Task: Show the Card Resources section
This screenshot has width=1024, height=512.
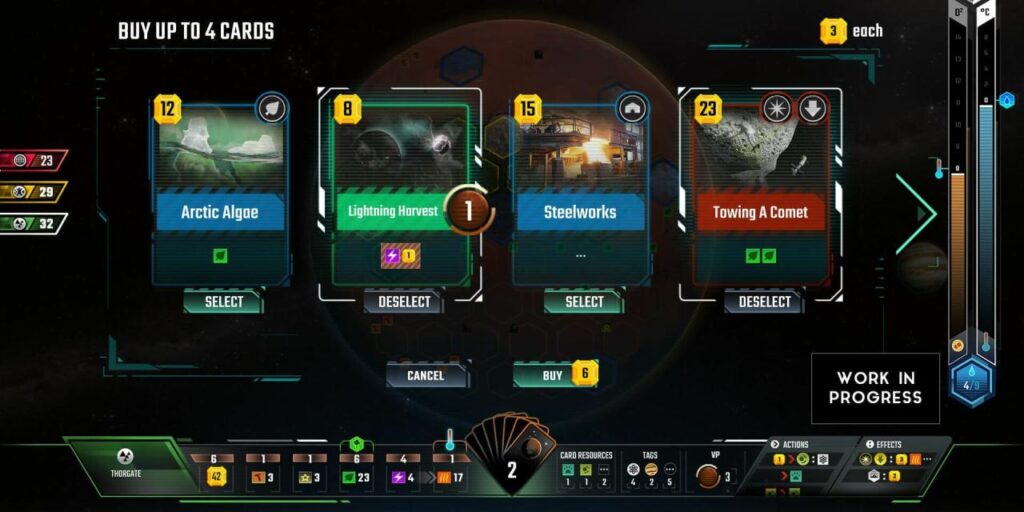Action: pyautogui.click(x=585, y=468)
